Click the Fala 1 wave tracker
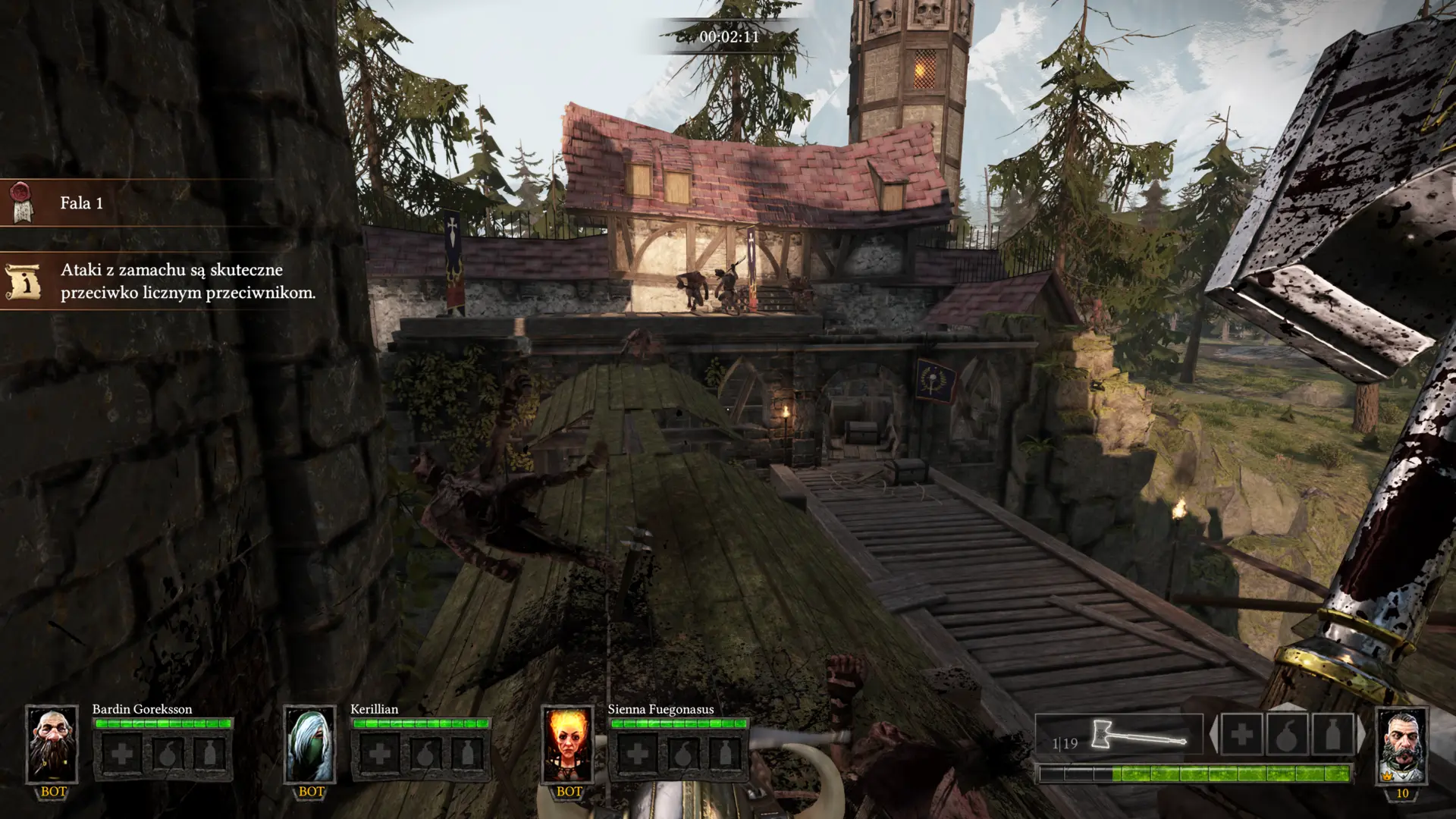 pos(81,203)
